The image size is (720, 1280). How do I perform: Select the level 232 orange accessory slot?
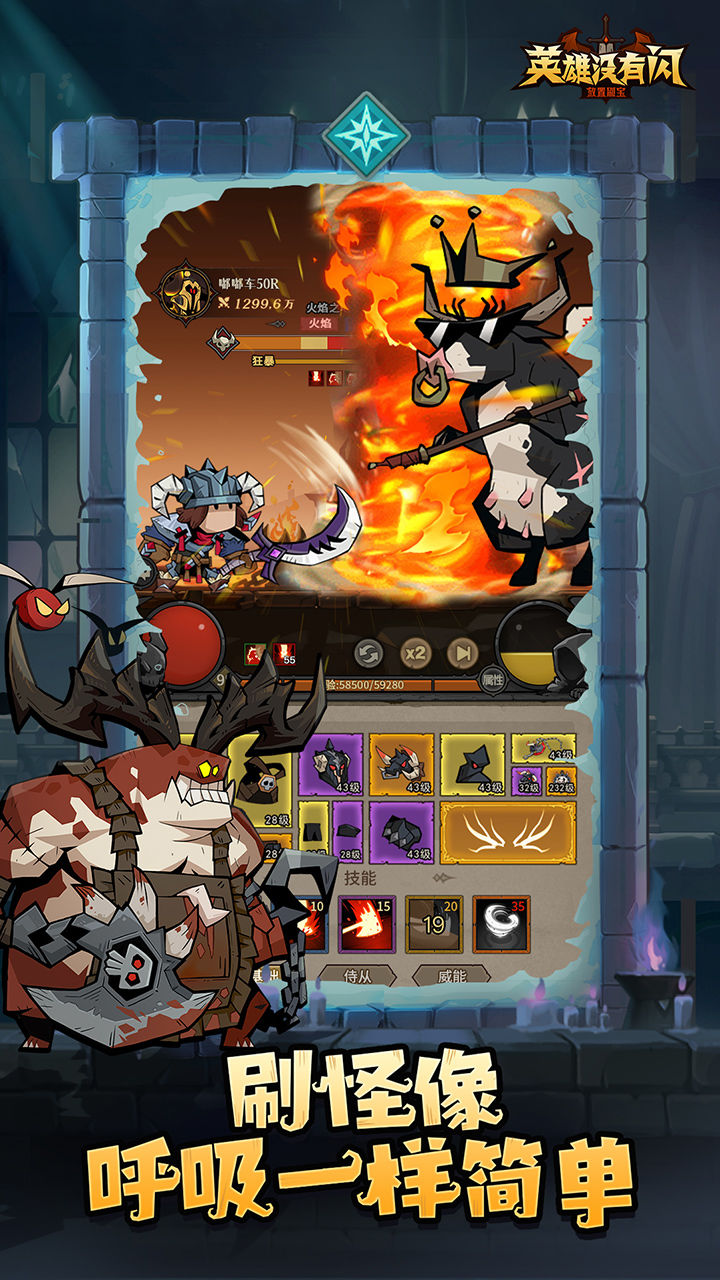tap(561, 780)
